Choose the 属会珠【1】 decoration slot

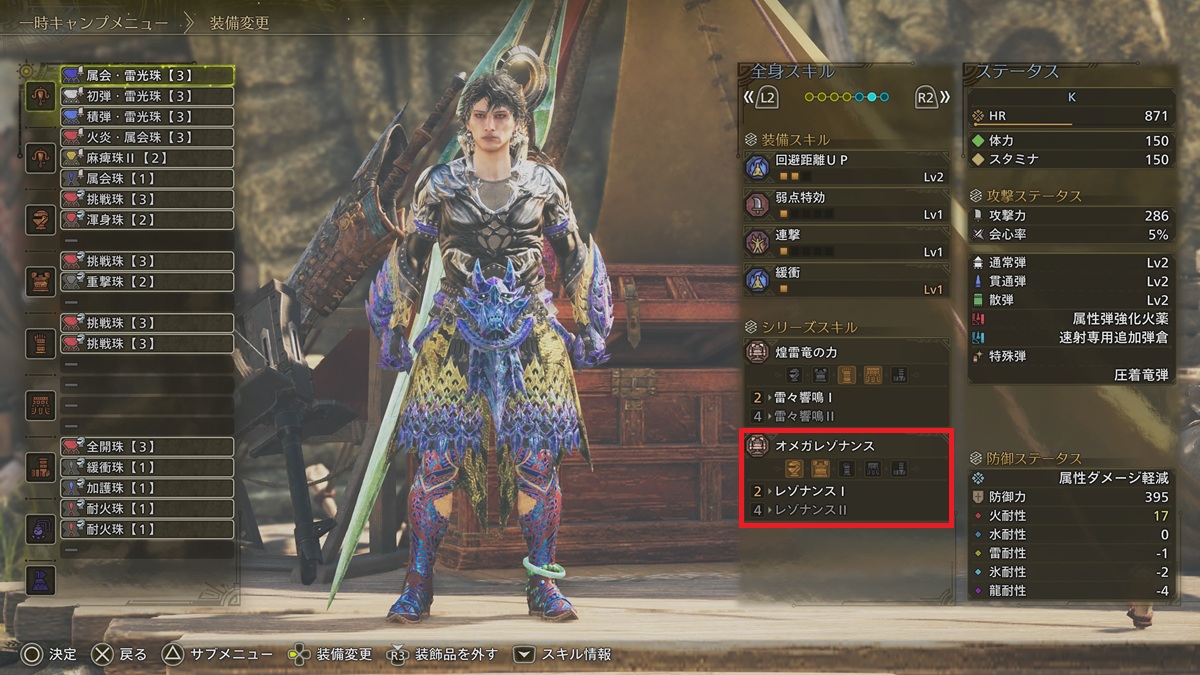[x=147, y=178]
